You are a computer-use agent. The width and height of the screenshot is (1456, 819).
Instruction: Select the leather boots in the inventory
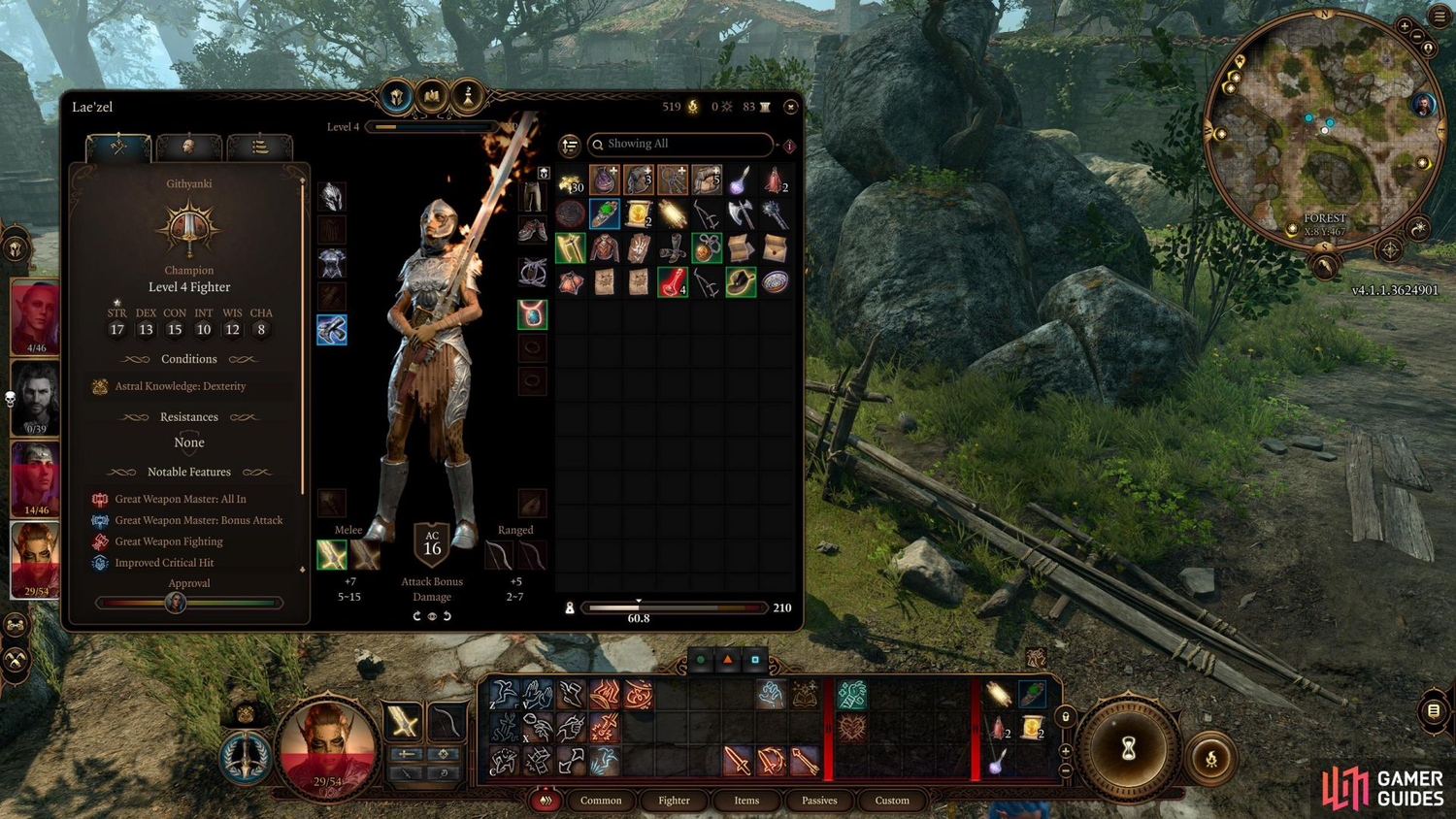(x=673, y=248)
